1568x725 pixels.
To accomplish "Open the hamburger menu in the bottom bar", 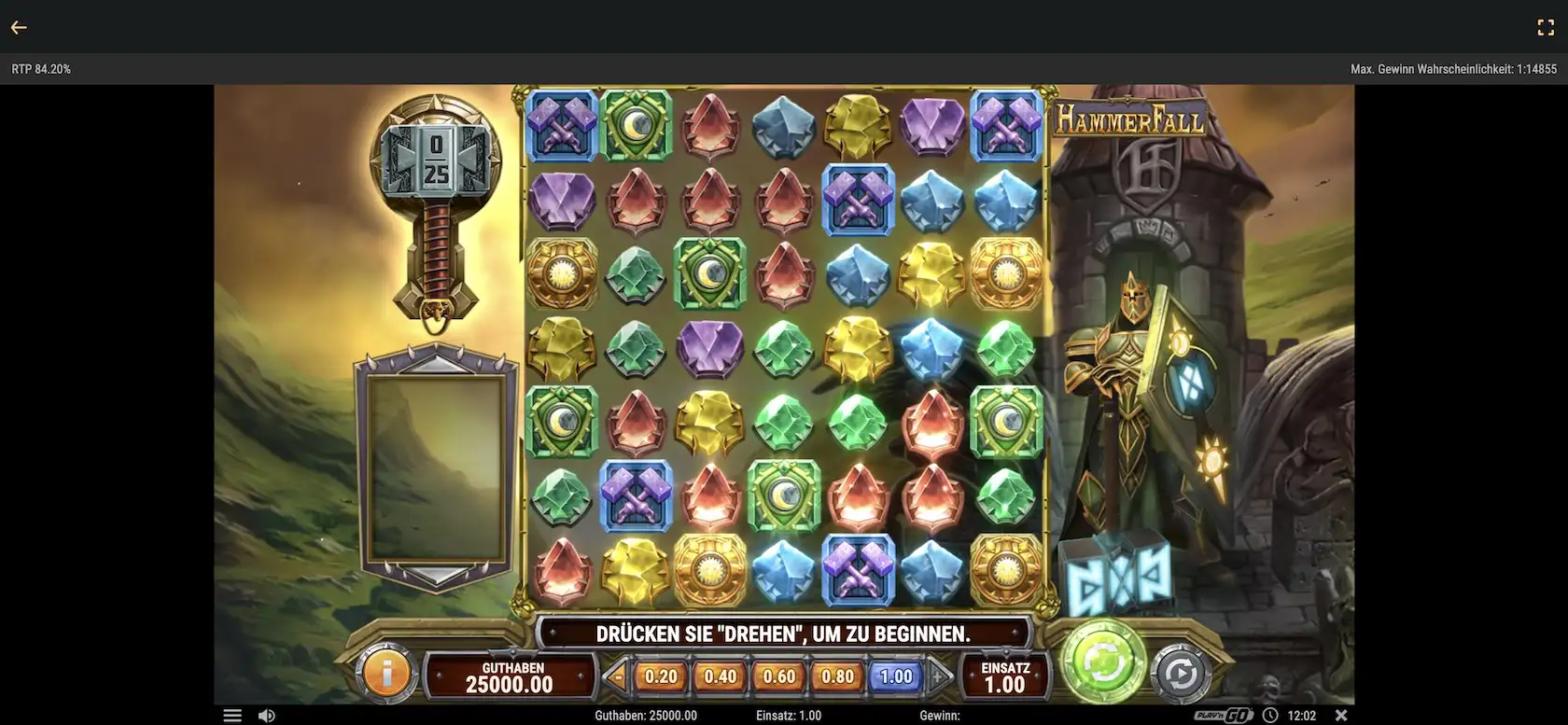I will [231, 714].
